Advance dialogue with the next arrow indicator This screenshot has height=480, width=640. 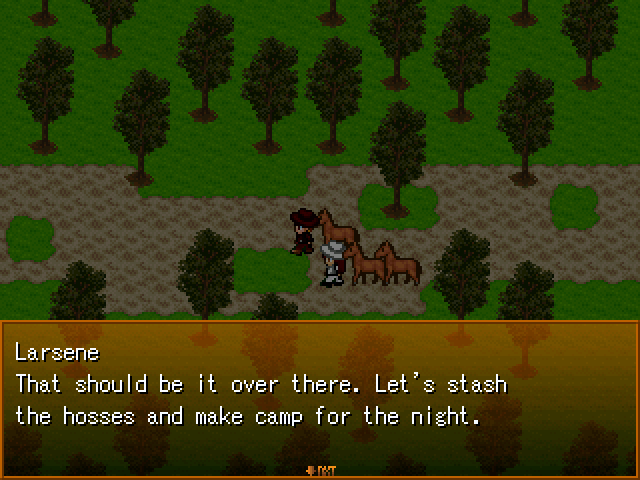319,467
